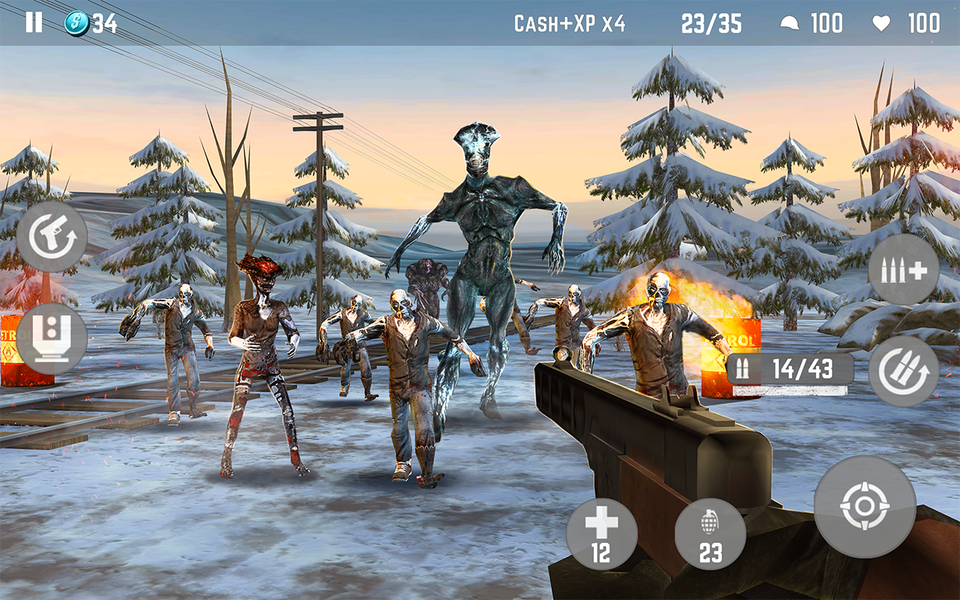Pause the game
This screenshot has height=600, width=960.
coord(34,23)
